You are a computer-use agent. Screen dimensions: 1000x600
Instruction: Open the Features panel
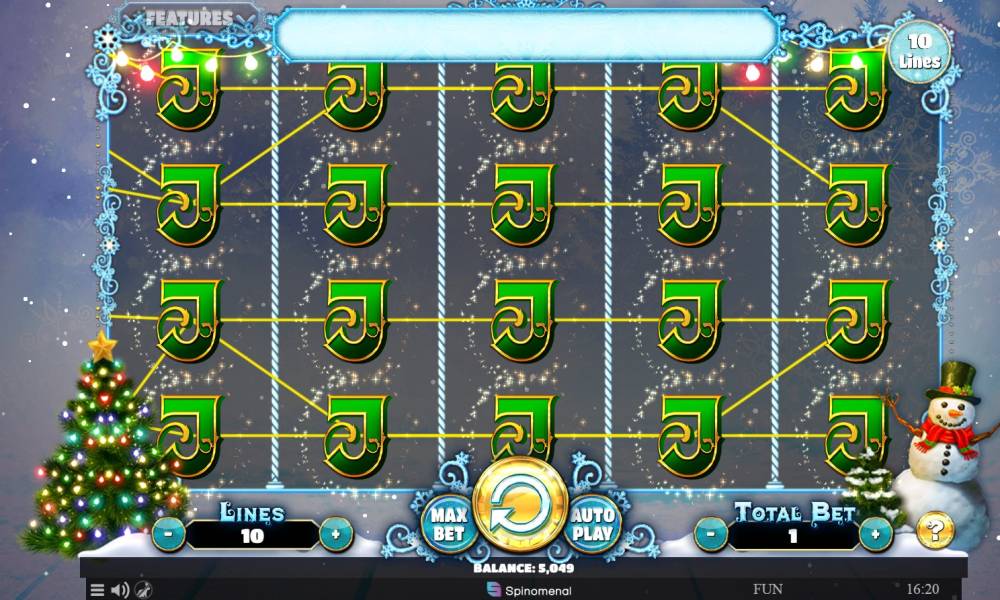coord(189,18)
